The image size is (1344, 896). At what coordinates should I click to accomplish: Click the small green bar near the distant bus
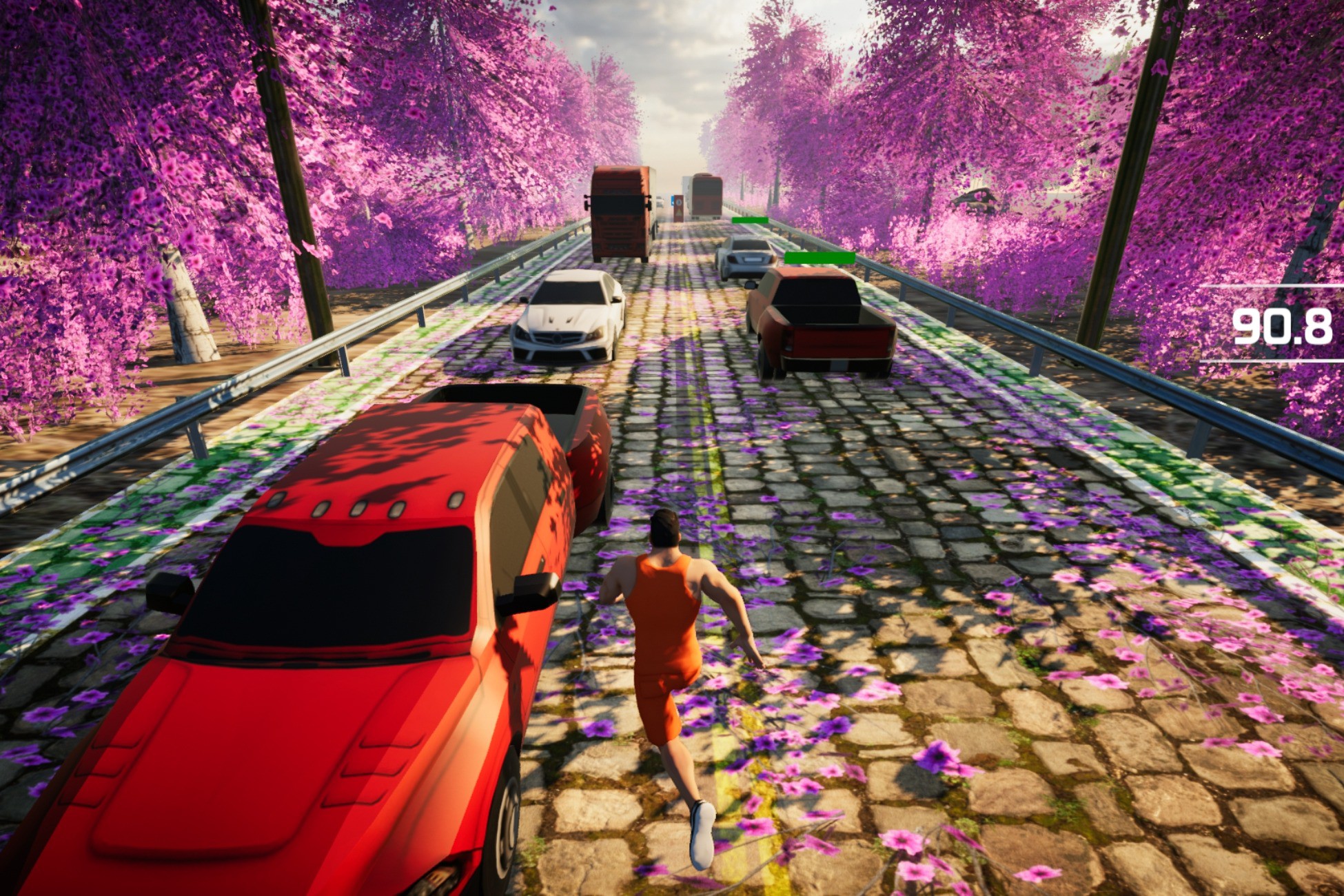click(x=751, y=219)
